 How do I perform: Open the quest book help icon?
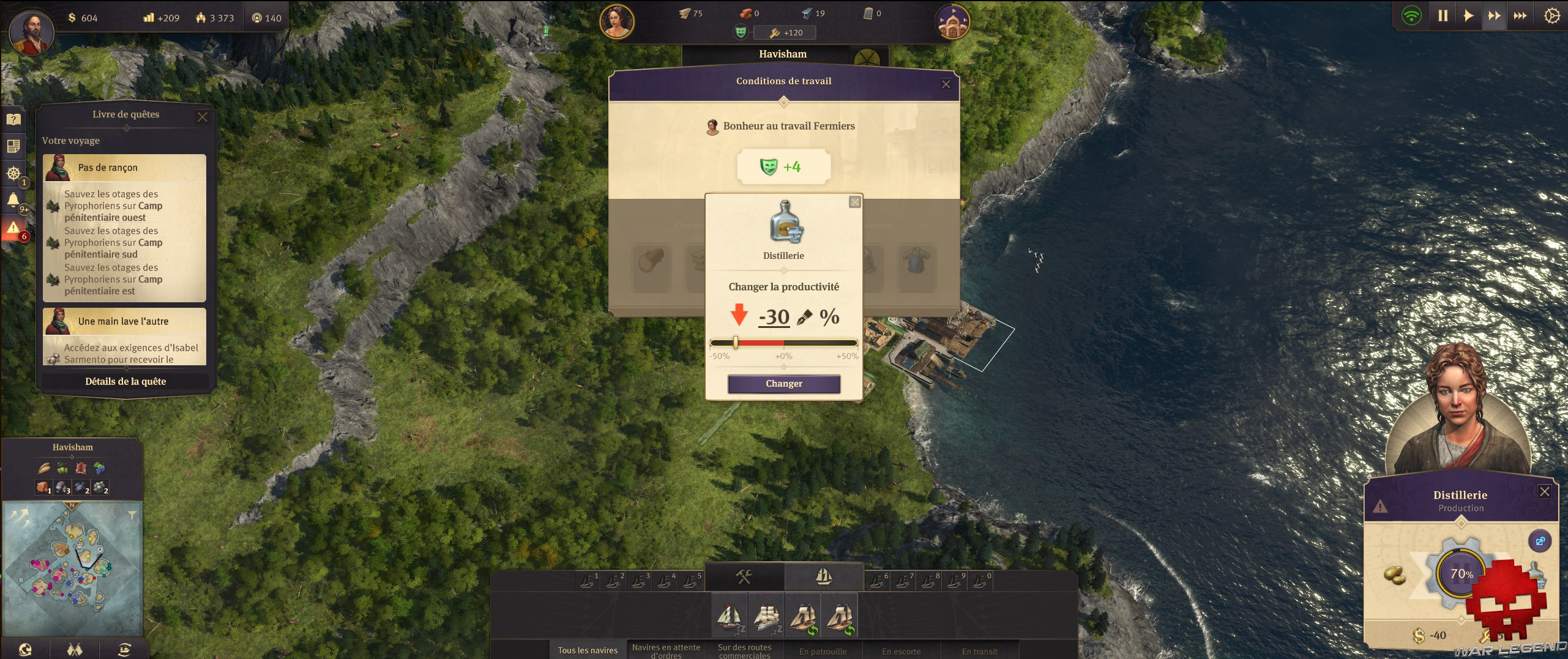coord(13,119)
